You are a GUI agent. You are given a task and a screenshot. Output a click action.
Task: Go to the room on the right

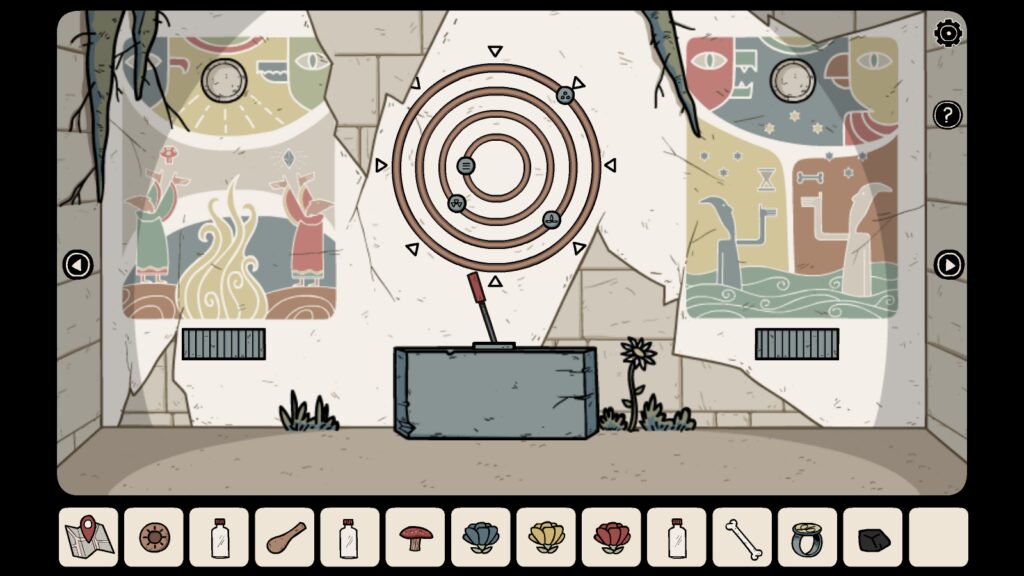coord(948,265)
